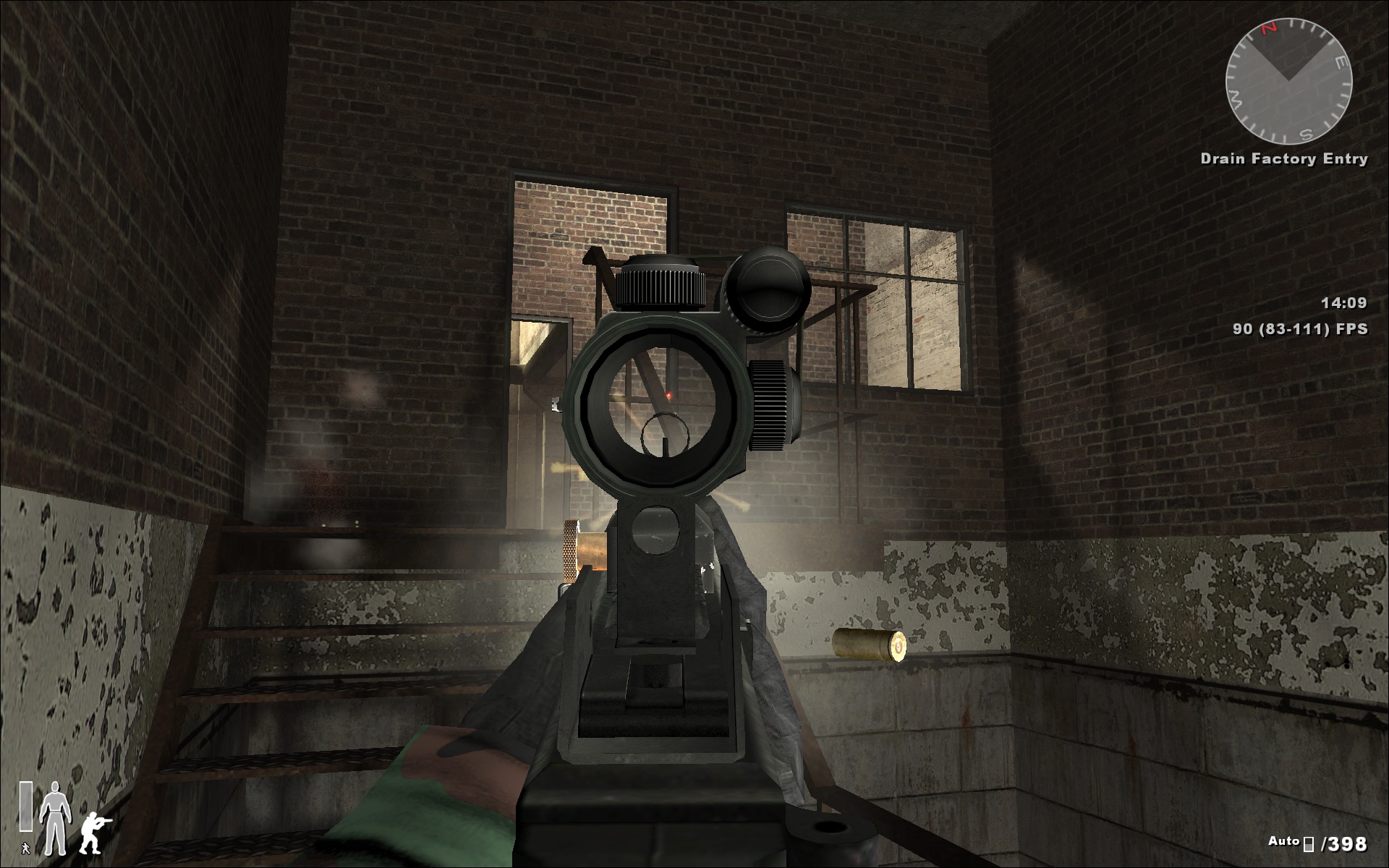Click the compass dial
The image size is (1389, 868).
click(x=1288, y=81)
